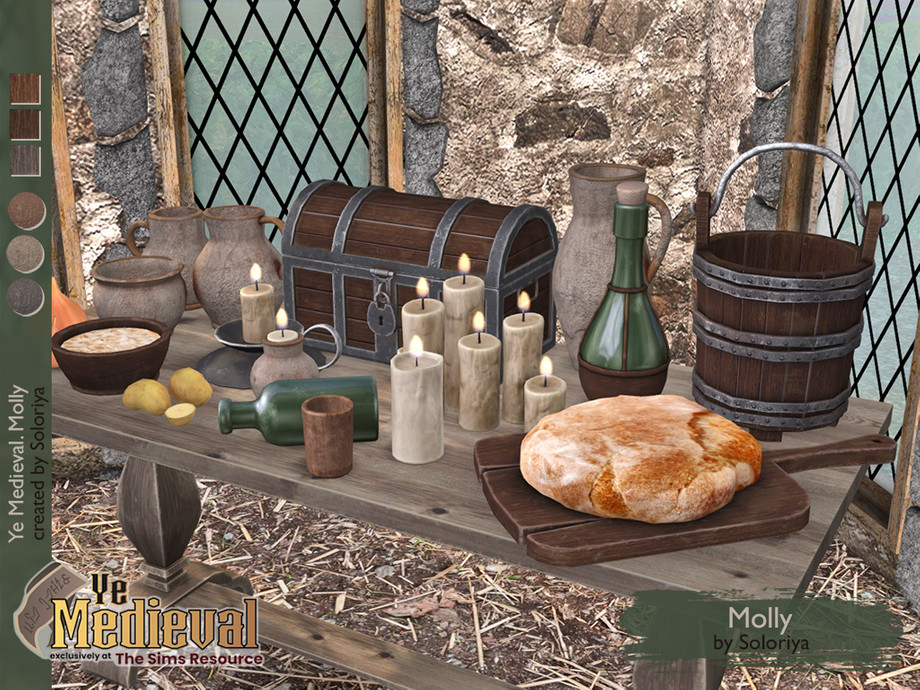
Task: Select the reddish-brown wood square swatch
Action: 26,89
